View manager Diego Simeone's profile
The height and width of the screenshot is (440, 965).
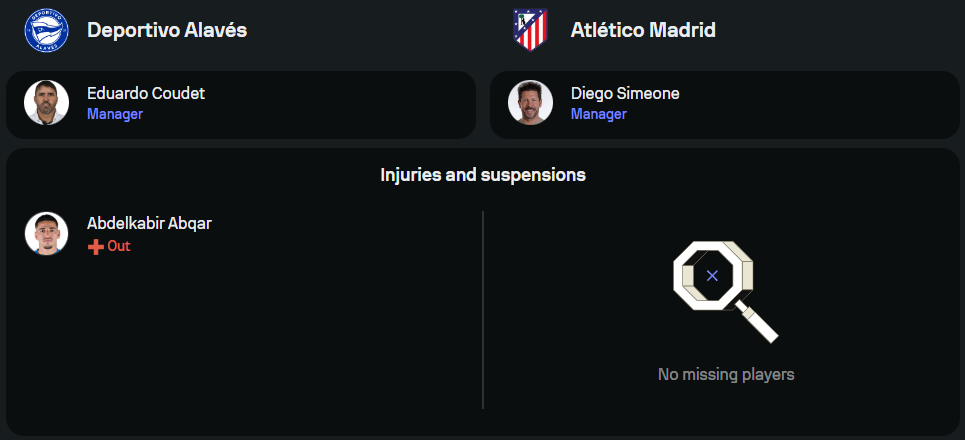tap(625, 94)
